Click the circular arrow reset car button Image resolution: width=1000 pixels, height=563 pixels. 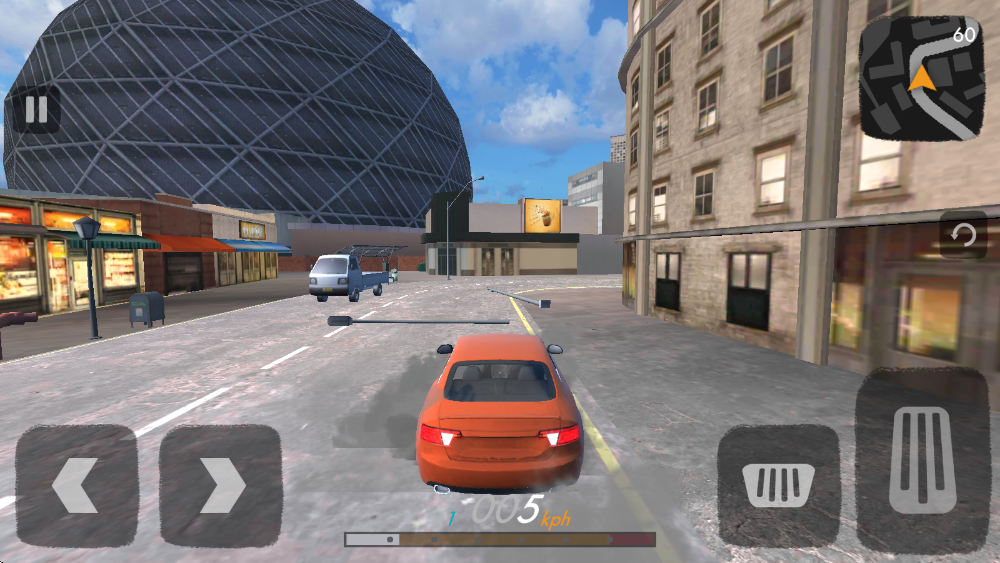963,236
